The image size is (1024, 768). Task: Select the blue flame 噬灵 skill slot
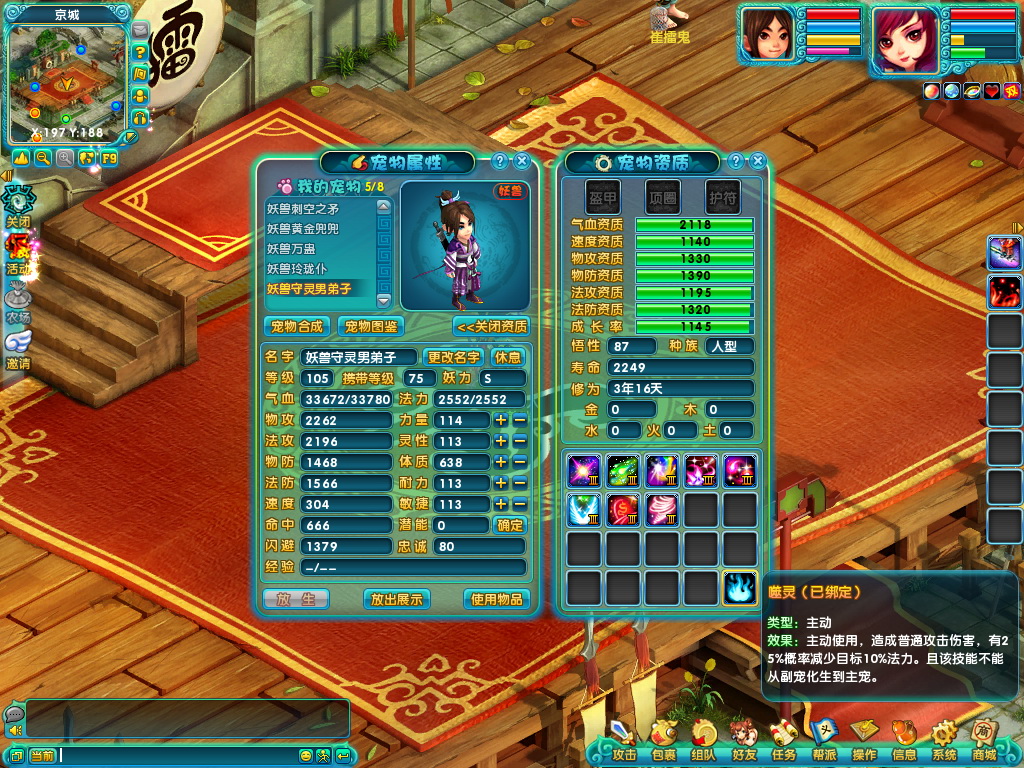(740, 588)
